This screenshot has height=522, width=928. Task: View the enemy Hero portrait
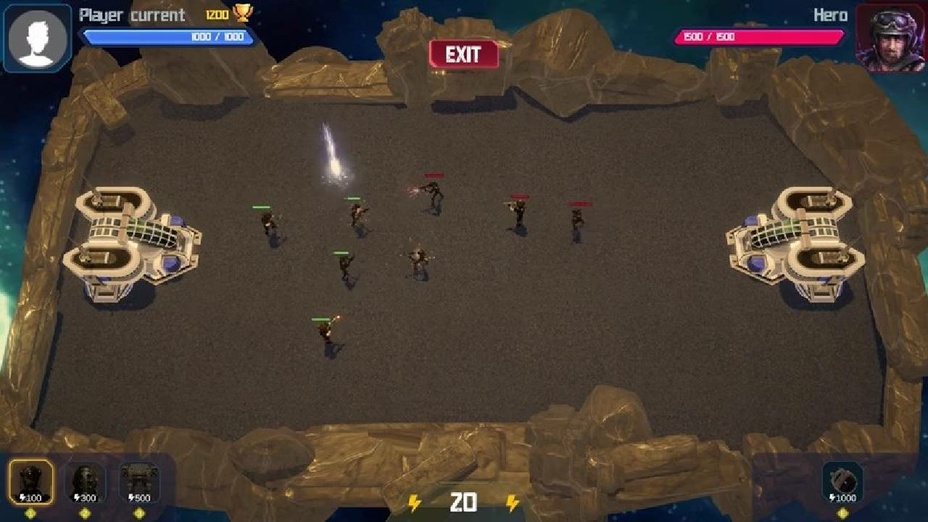890,38
